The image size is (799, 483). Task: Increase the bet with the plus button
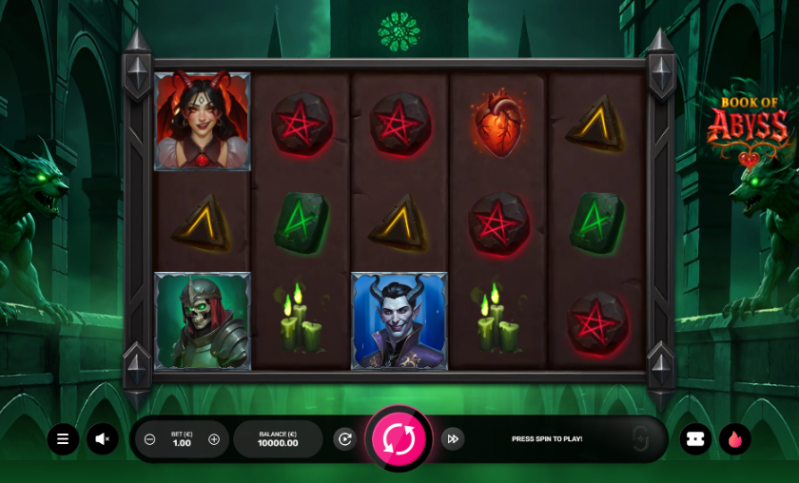[214, 439]
